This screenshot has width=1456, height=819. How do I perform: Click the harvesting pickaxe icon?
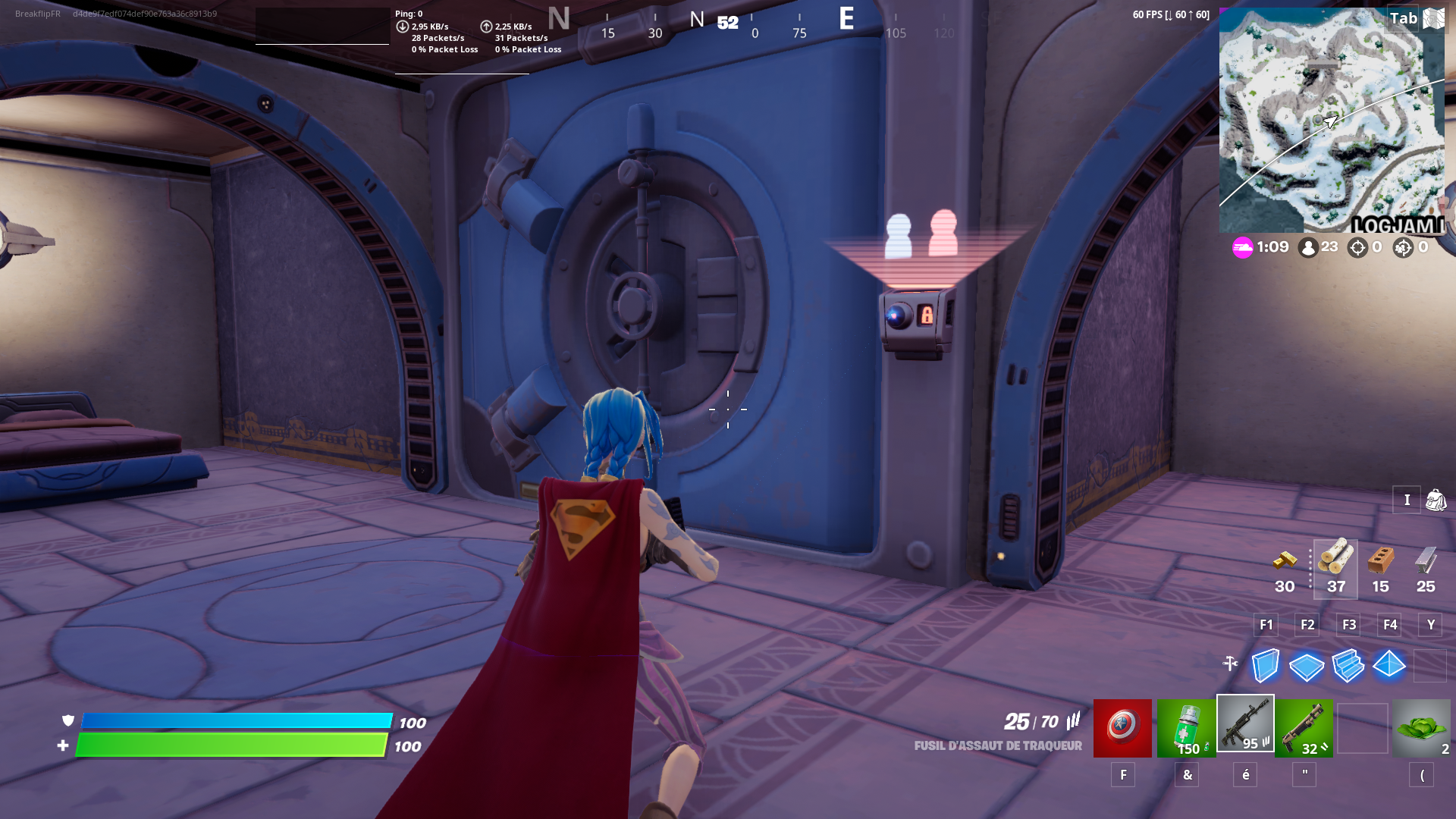point(1229,661)
